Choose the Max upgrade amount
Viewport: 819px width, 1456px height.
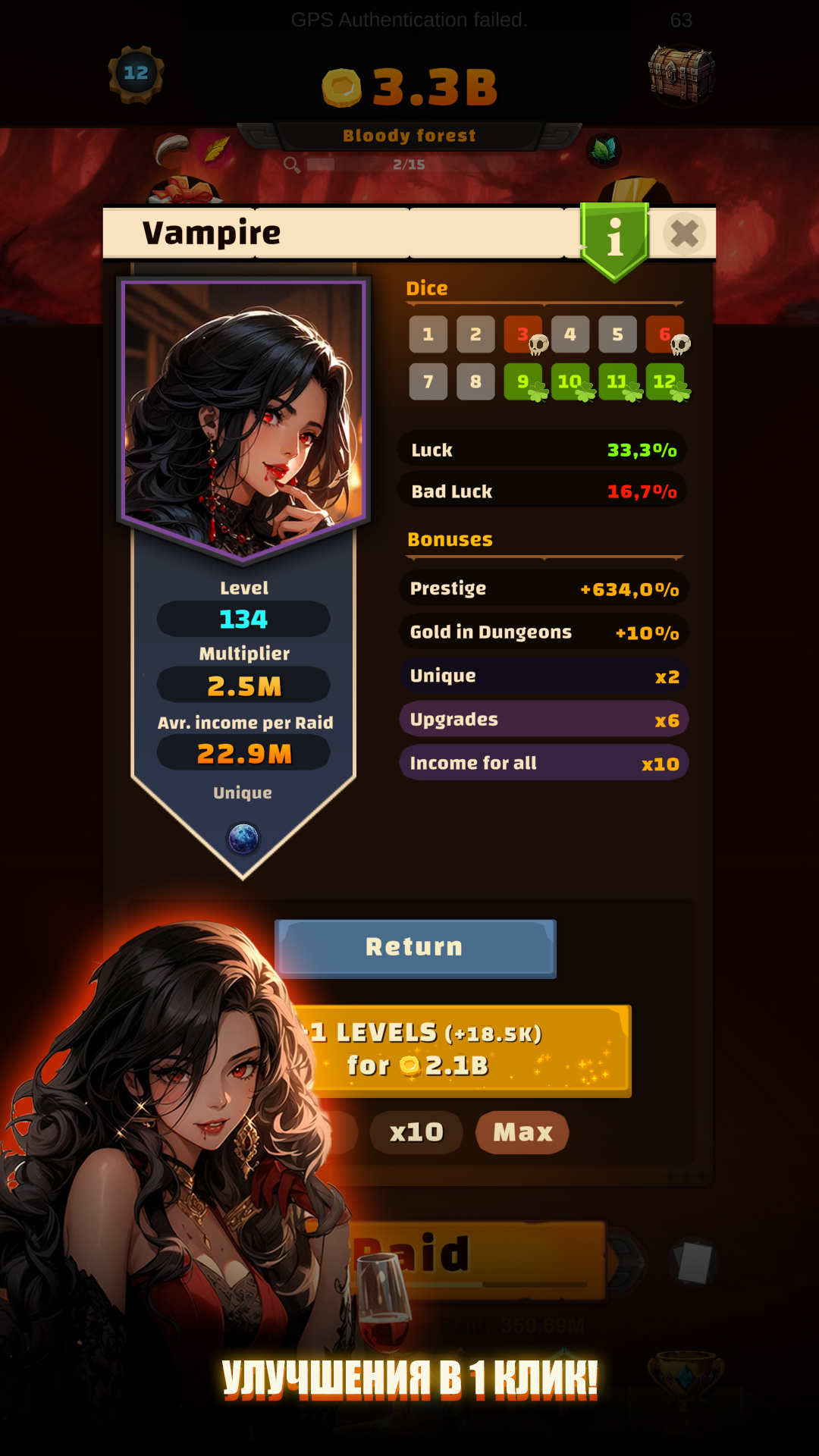(x=522, y=1132)
